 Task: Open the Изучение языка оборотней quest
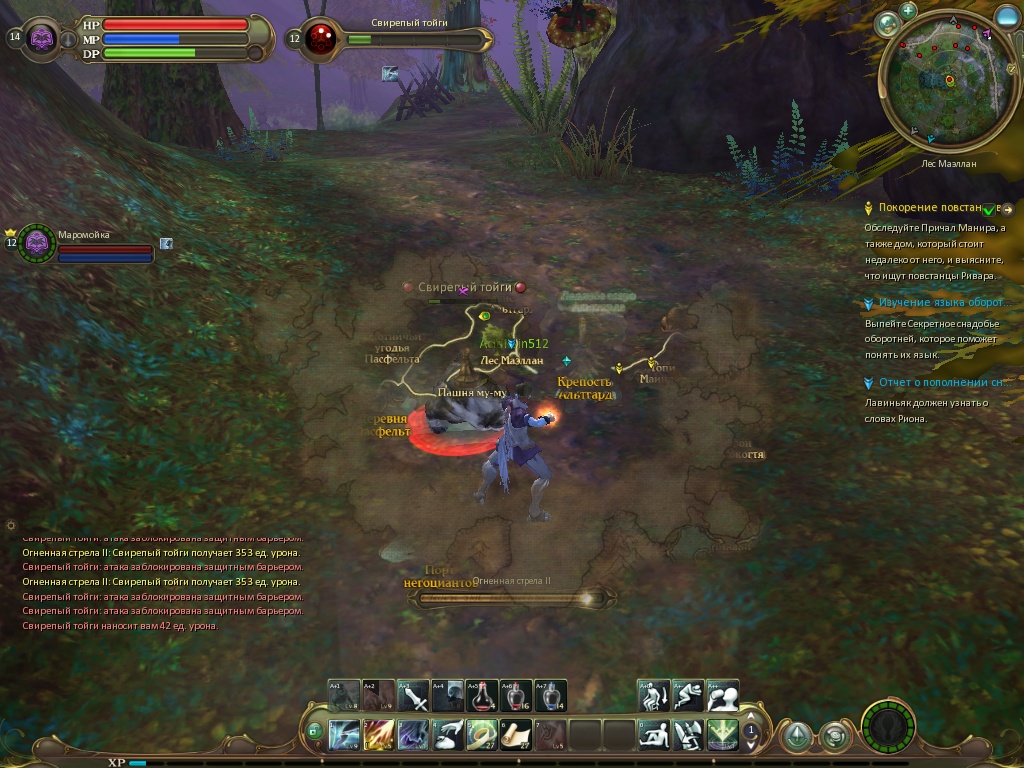pos(940,302)
